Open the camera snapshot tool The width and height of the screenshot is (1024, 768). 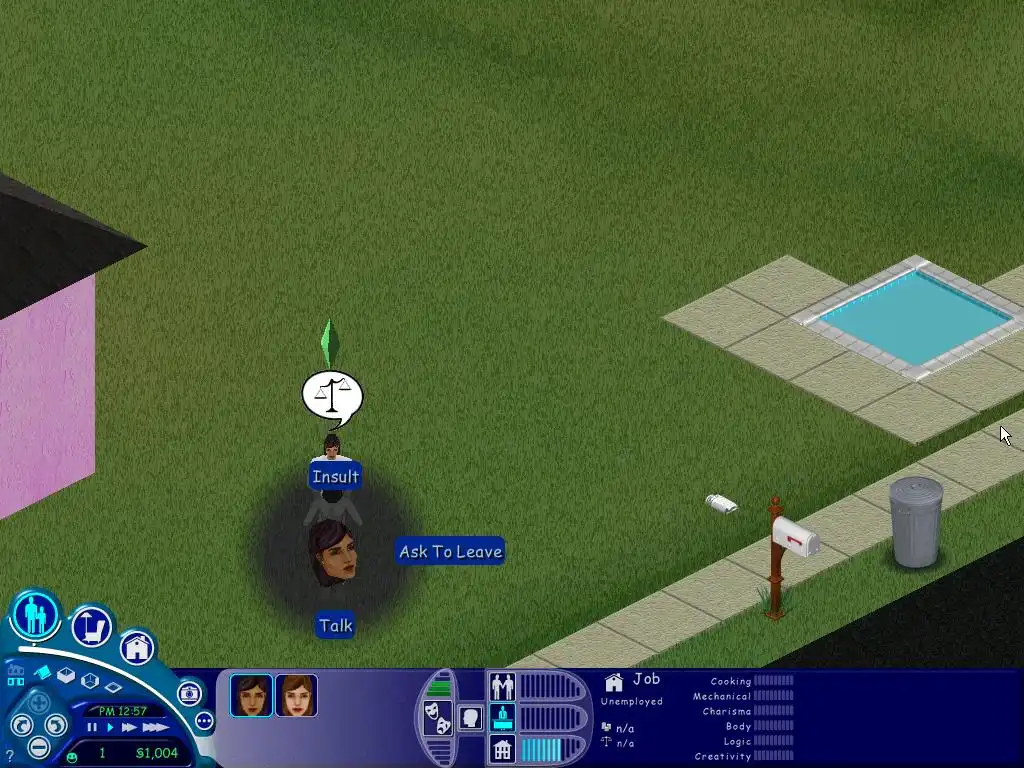(189, 693)
